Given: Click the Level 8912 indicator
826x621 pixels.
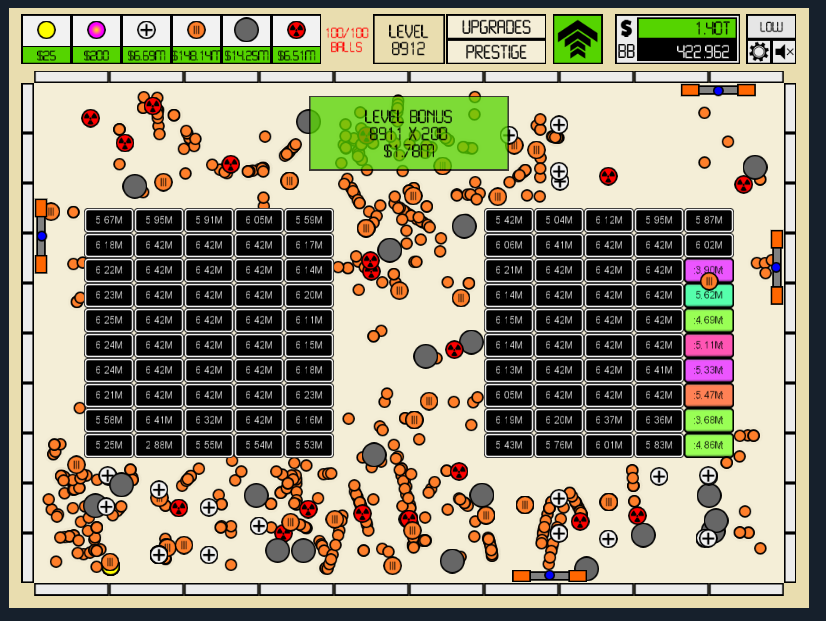Looking at the screenshot, I should click(x=408, y=39).
